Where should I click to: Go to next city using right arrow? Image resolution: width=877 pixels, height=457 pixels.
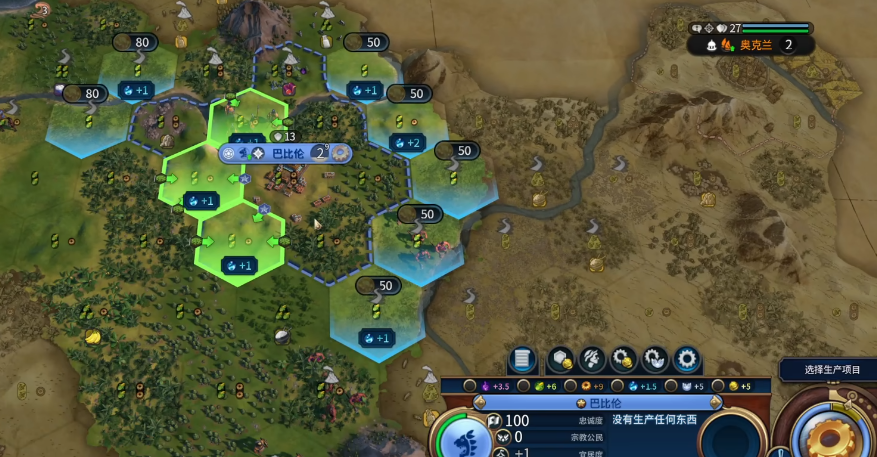715,402
